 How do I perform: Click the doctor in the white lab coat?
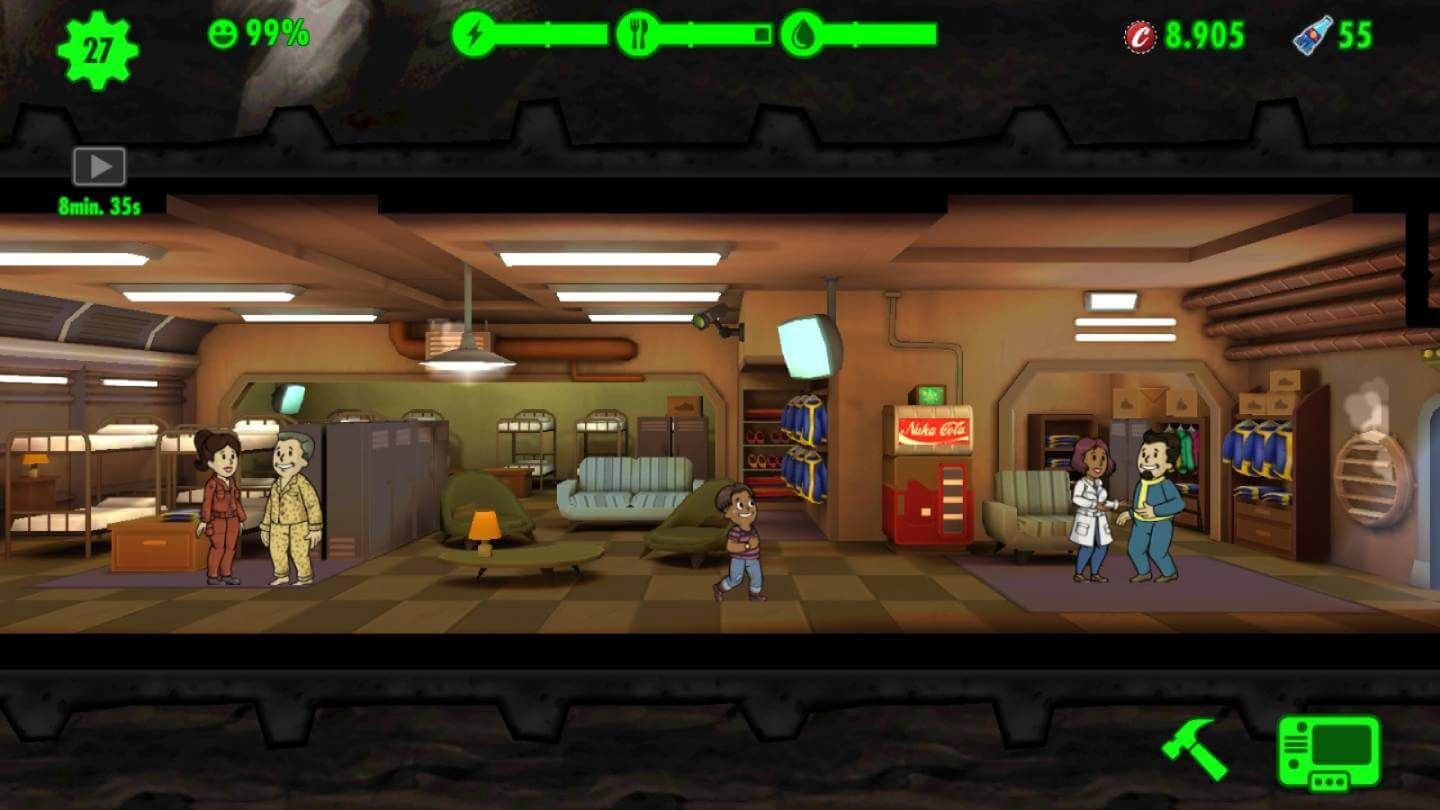(x=1092, y=510)
